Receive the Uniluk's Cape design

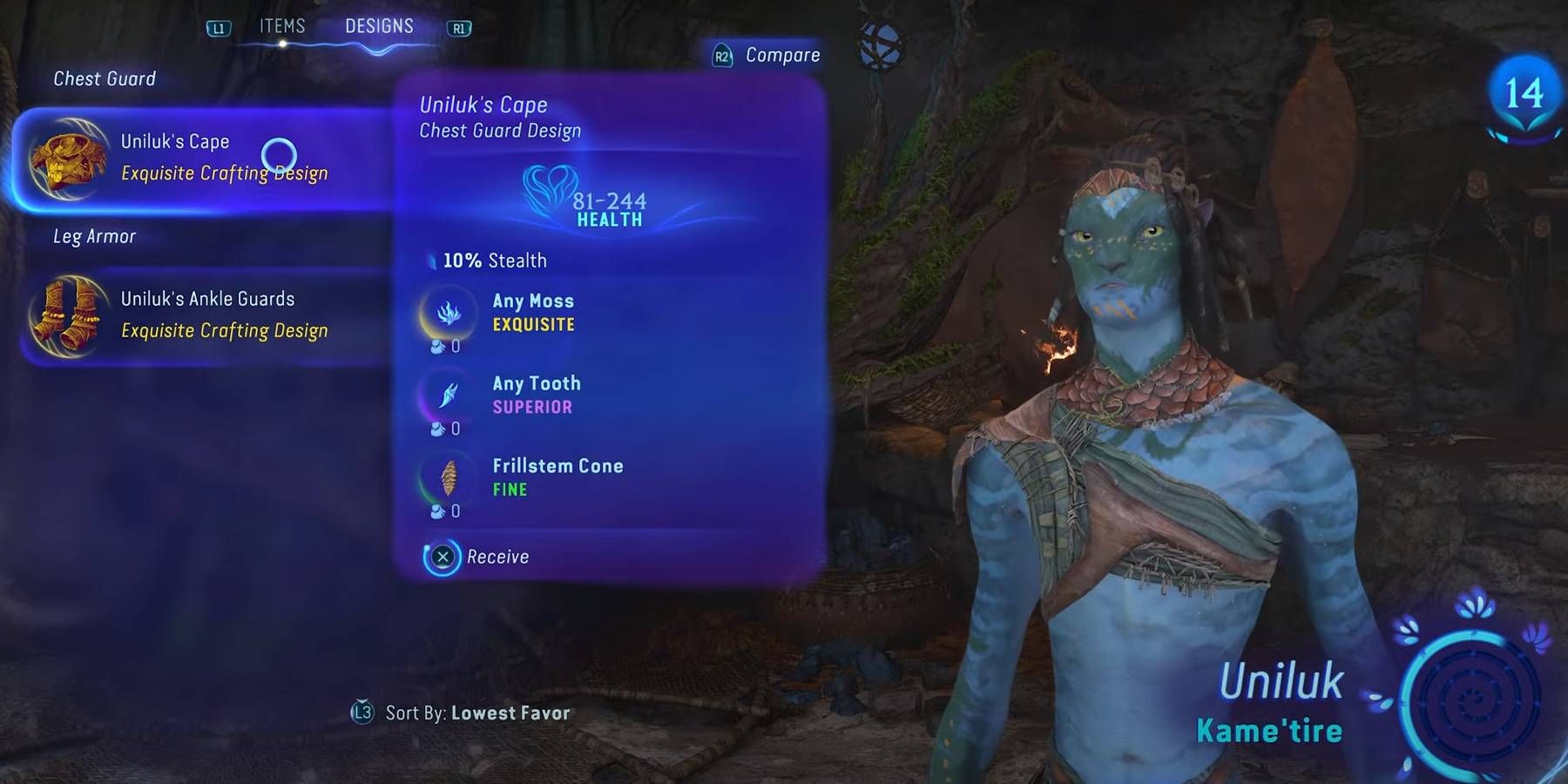[x=477, y=557]
